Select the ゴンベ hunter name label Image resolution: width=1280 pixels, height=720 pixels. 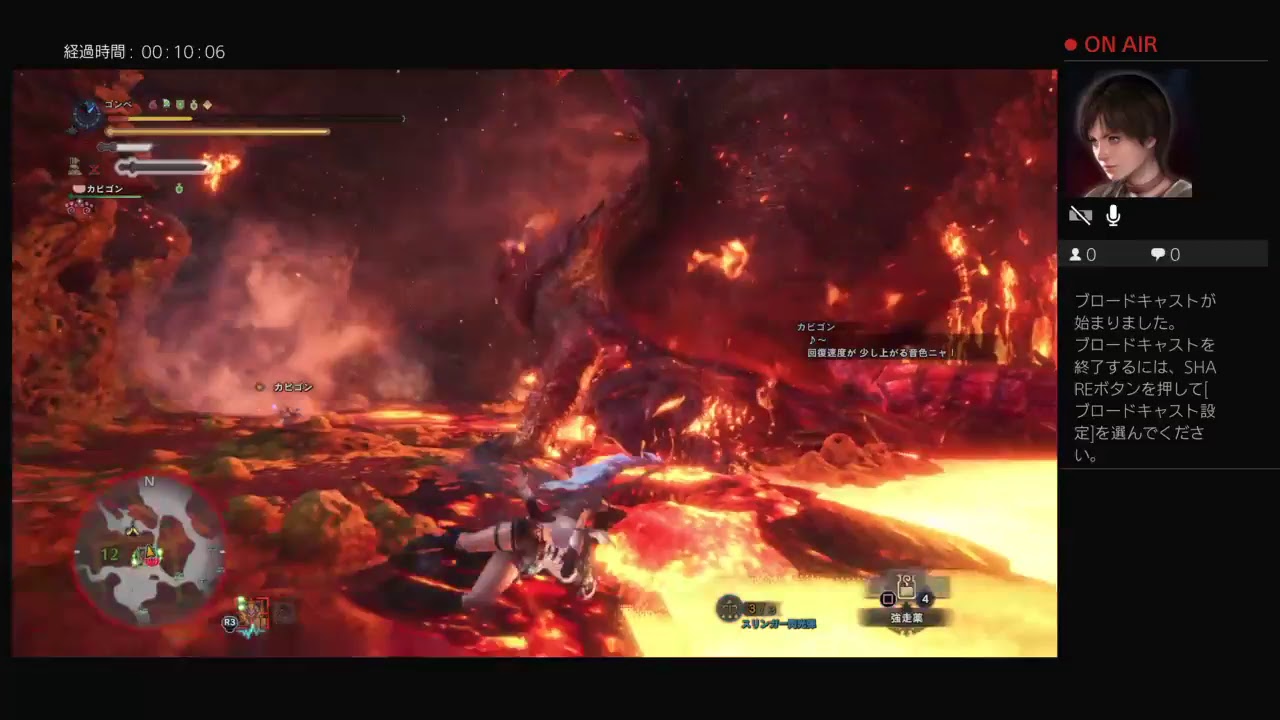pos(117,103)
